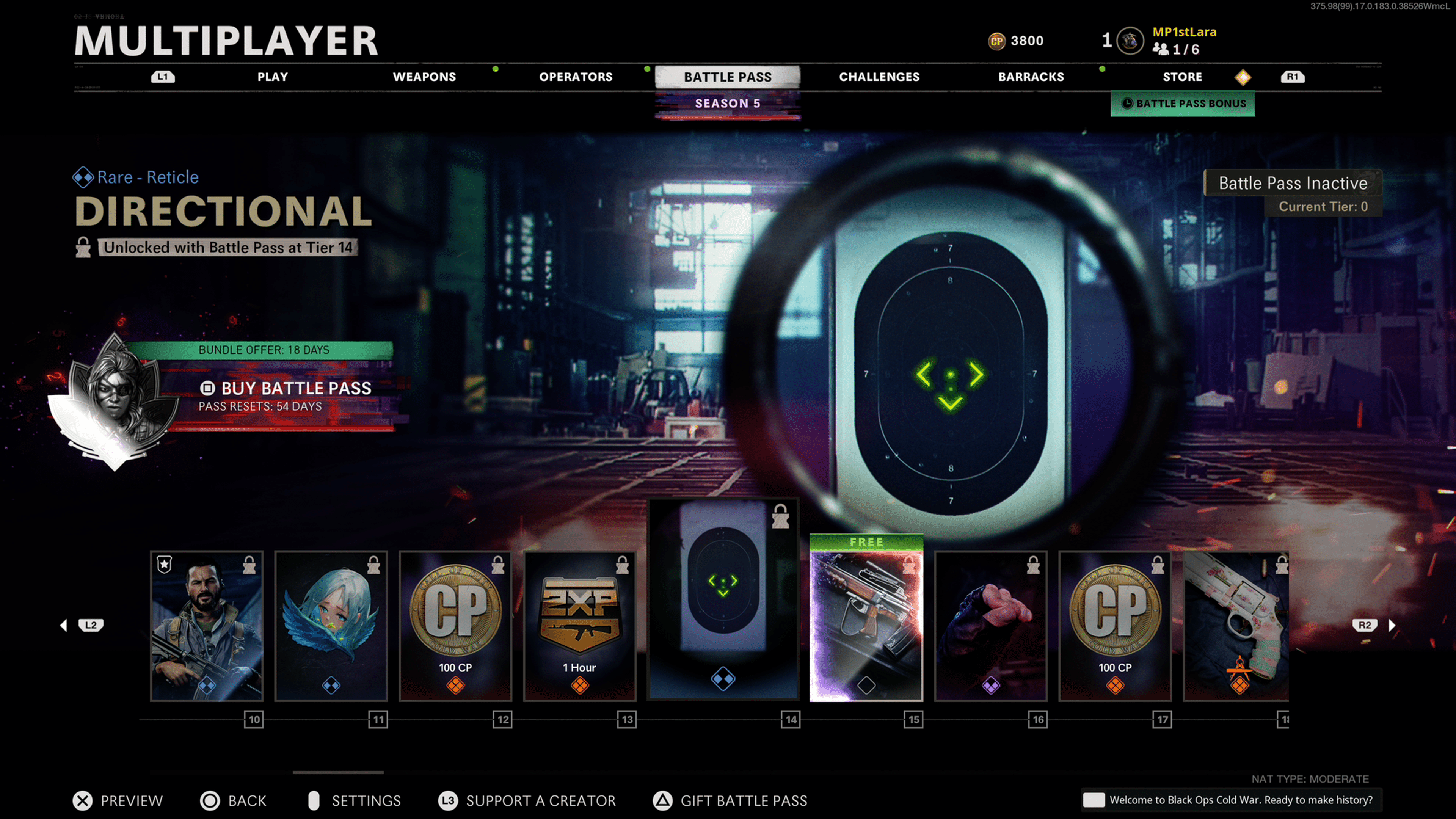Go to the Operators tab

pyautogui.click(x=576, y=77)
